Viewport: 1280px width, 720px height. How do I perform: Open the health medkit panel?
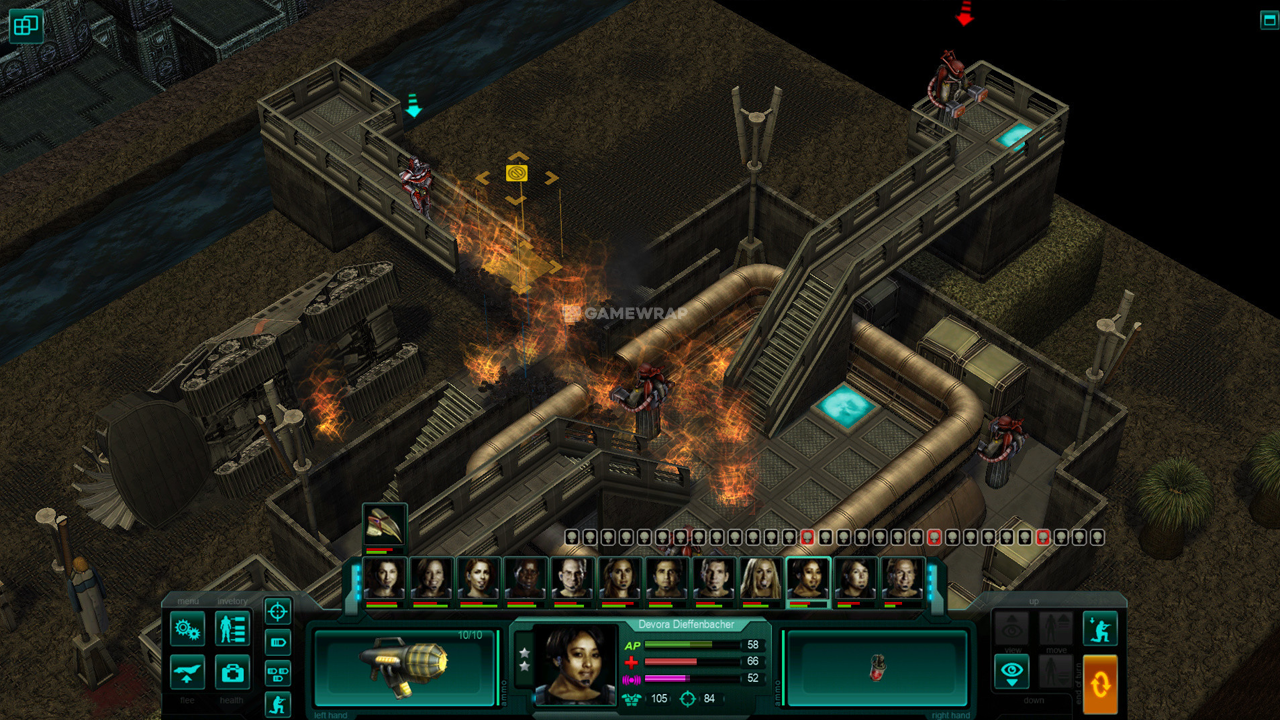pos(232,672)
